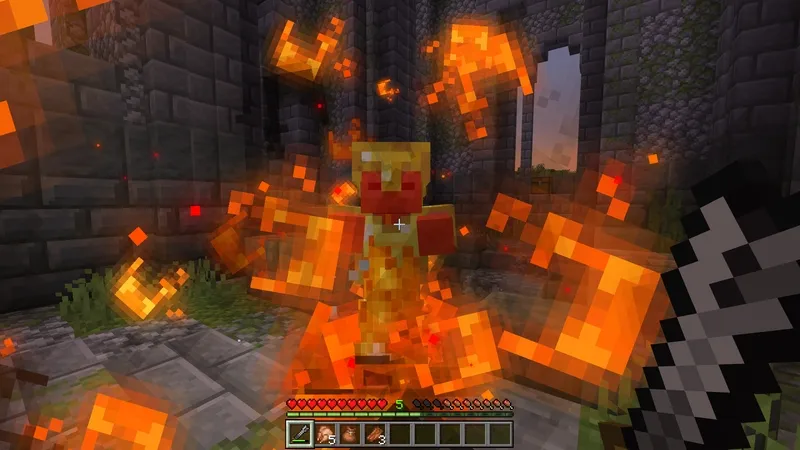The height and width of the screenshot is (450, 800).
Task: Choose the brown bundle bag slot
Action: click(349, 433)
